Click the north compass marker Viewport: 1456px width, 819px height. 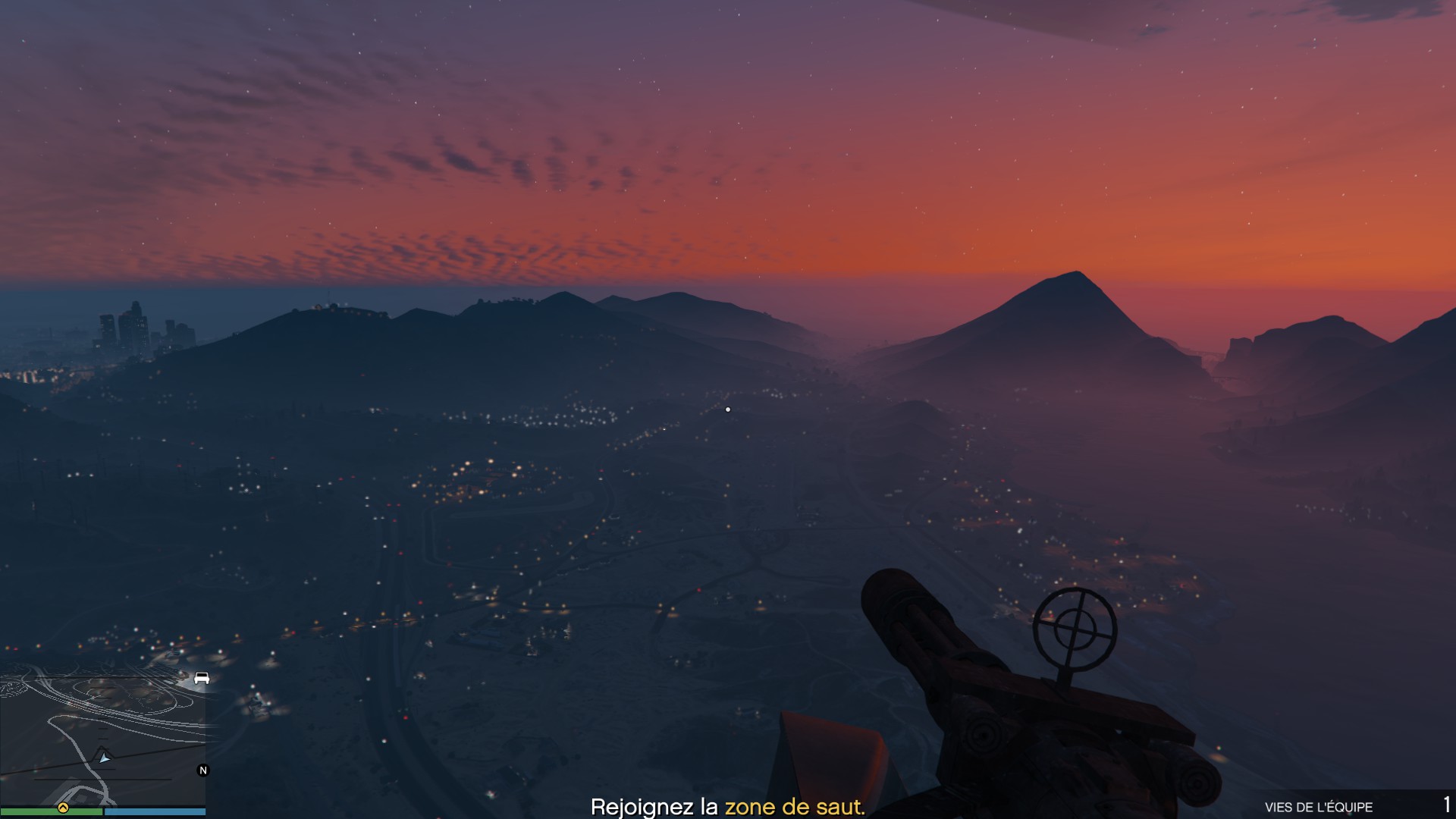(202, 770)
